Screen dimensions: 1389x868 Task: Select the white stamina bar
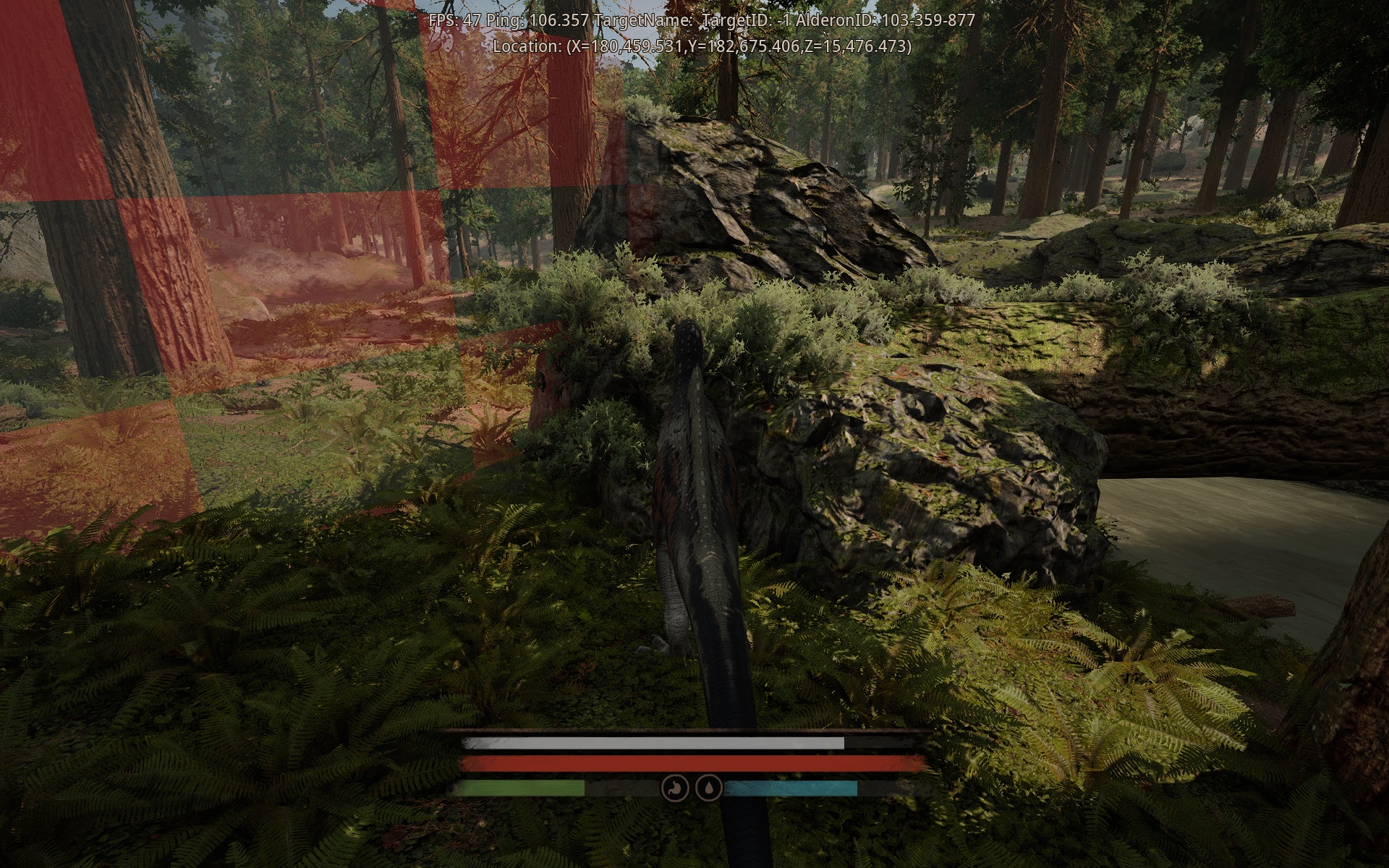pyautogui.click(x=651, y=743)
